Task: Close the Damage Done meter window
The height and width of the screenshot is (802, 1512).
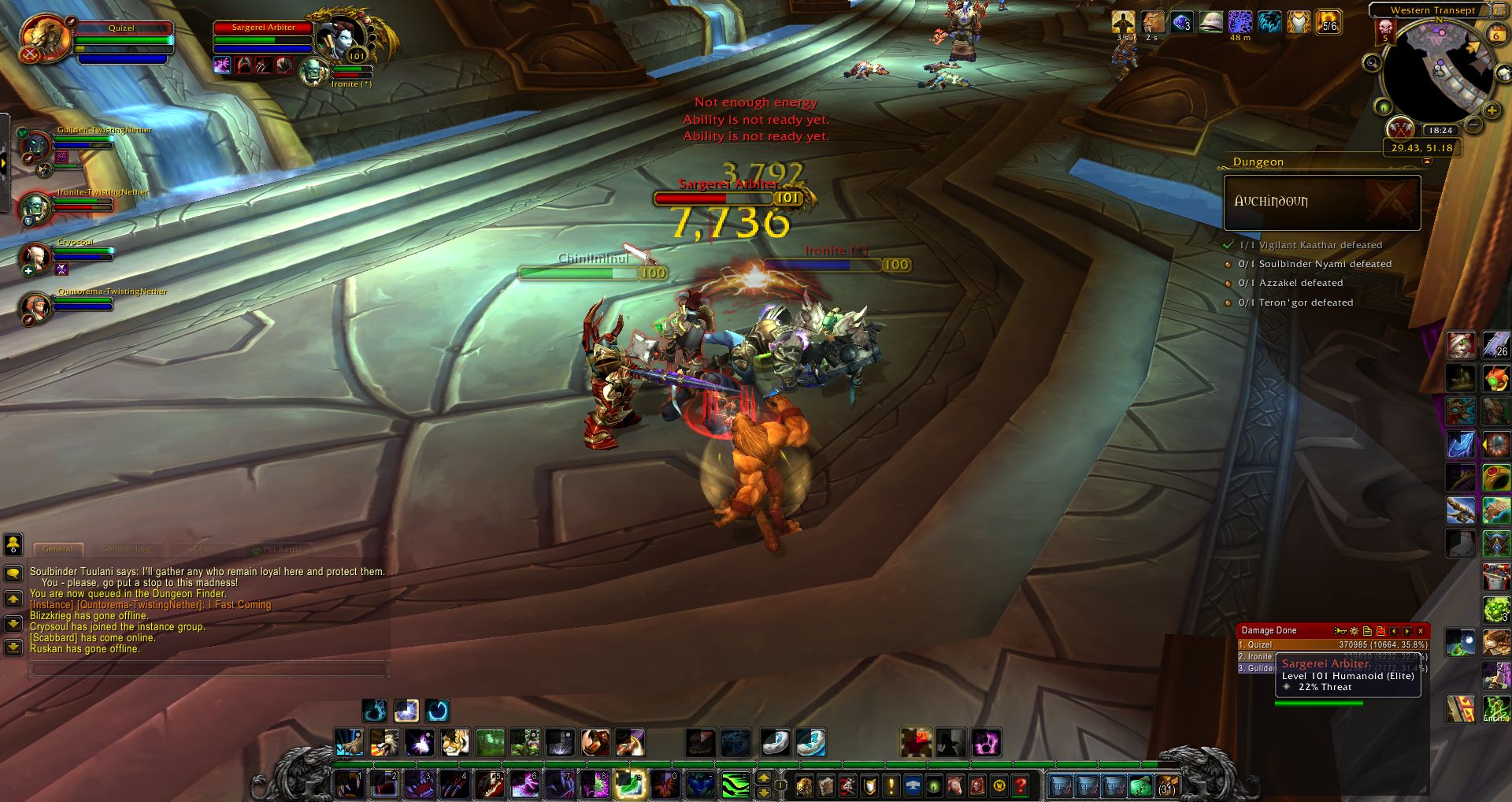Action: (1421, 631)
